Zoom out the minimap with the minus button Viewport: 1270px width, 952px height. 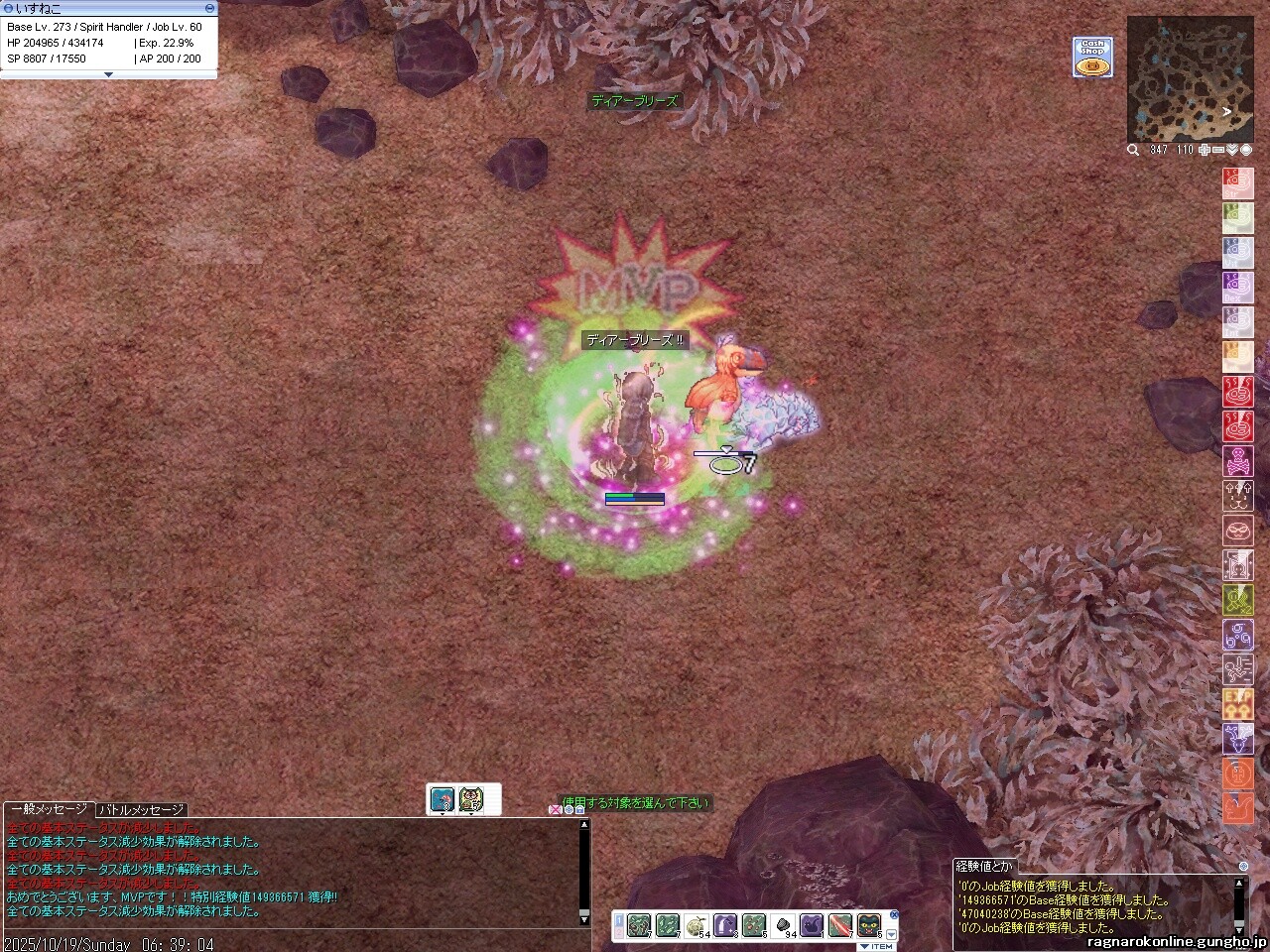[x=1218, y=150]
